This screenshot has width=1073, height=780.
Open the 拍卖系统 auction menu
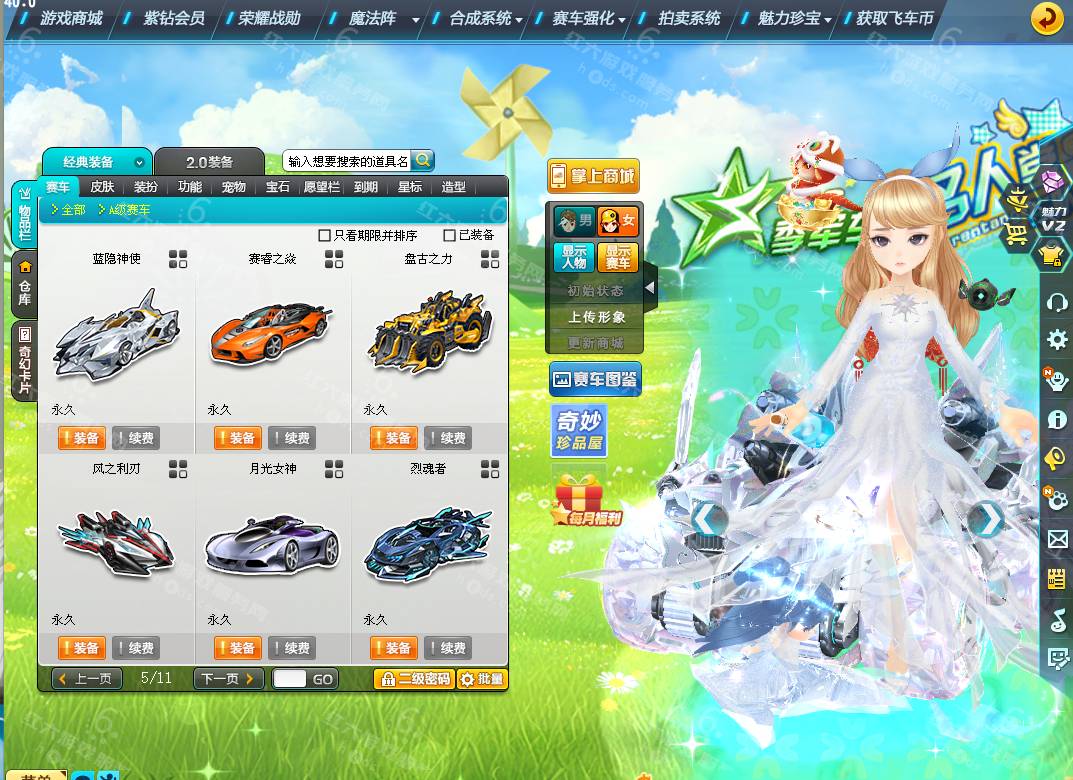click(689, 18)
